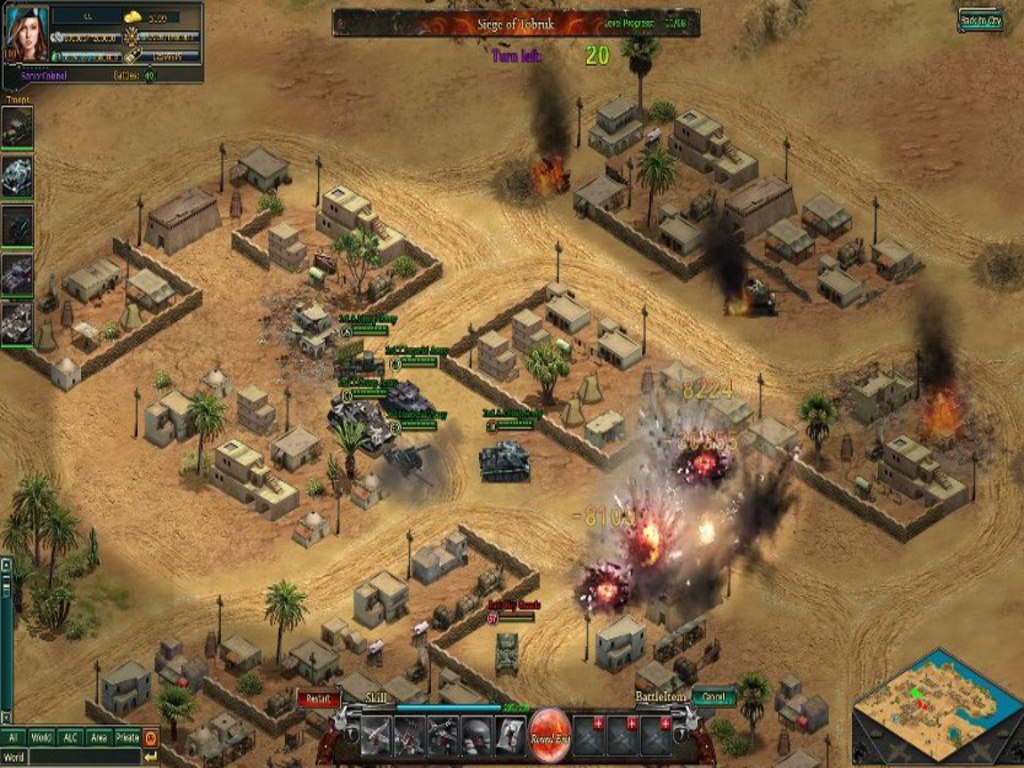Open the battlefield minimap
Screen dimensions: 1024x768
pyautogui.click(x=937, y=707)
